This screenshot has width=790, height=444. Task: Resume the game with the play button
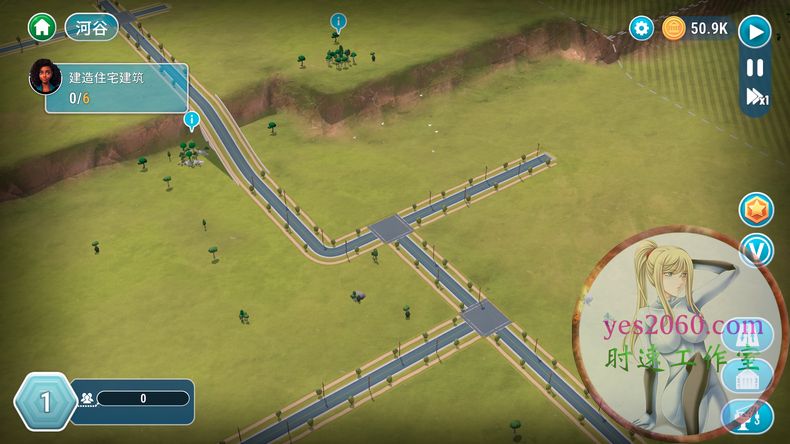(755, 31)
